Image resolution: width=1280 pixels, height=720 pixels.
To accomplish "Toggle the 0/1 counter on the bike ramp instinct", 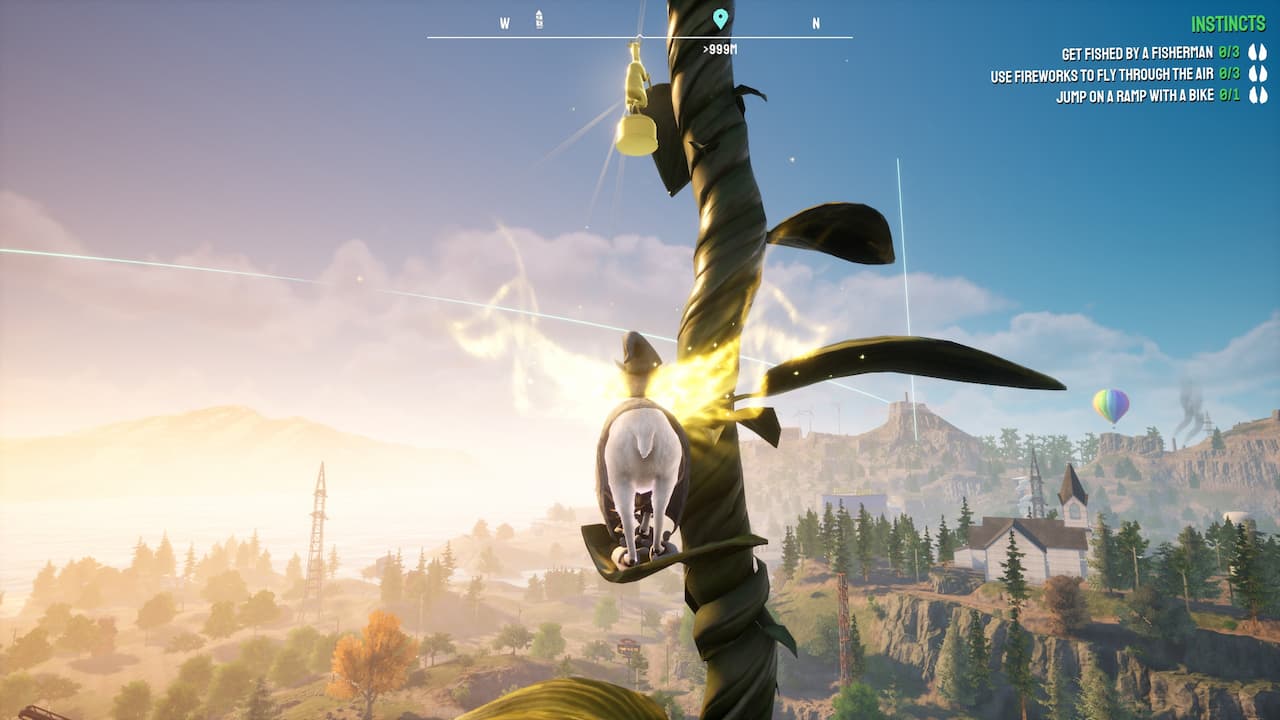I will click(x=1227, y=96).
